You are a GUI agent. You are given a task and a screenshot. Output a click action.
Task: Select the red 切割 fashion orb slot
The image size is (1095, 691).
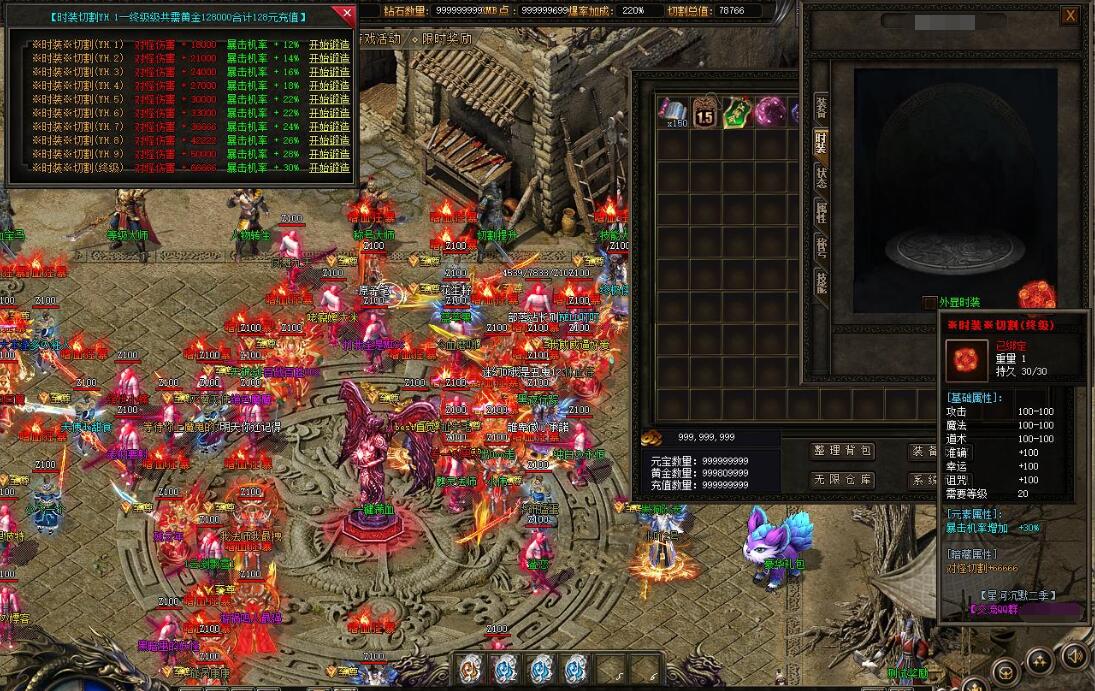click(1034, 294)
